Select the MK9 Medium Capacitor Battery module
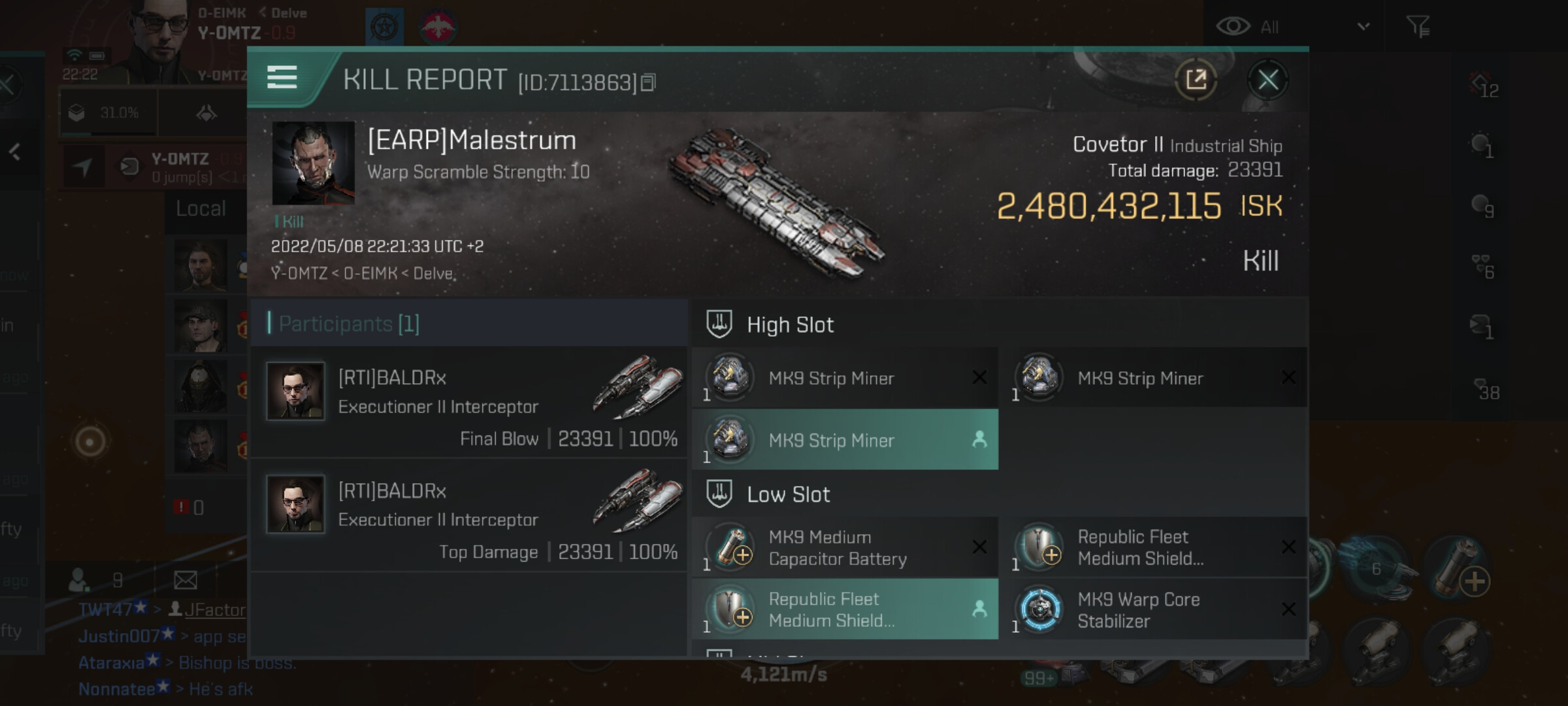 click(845, 548)
